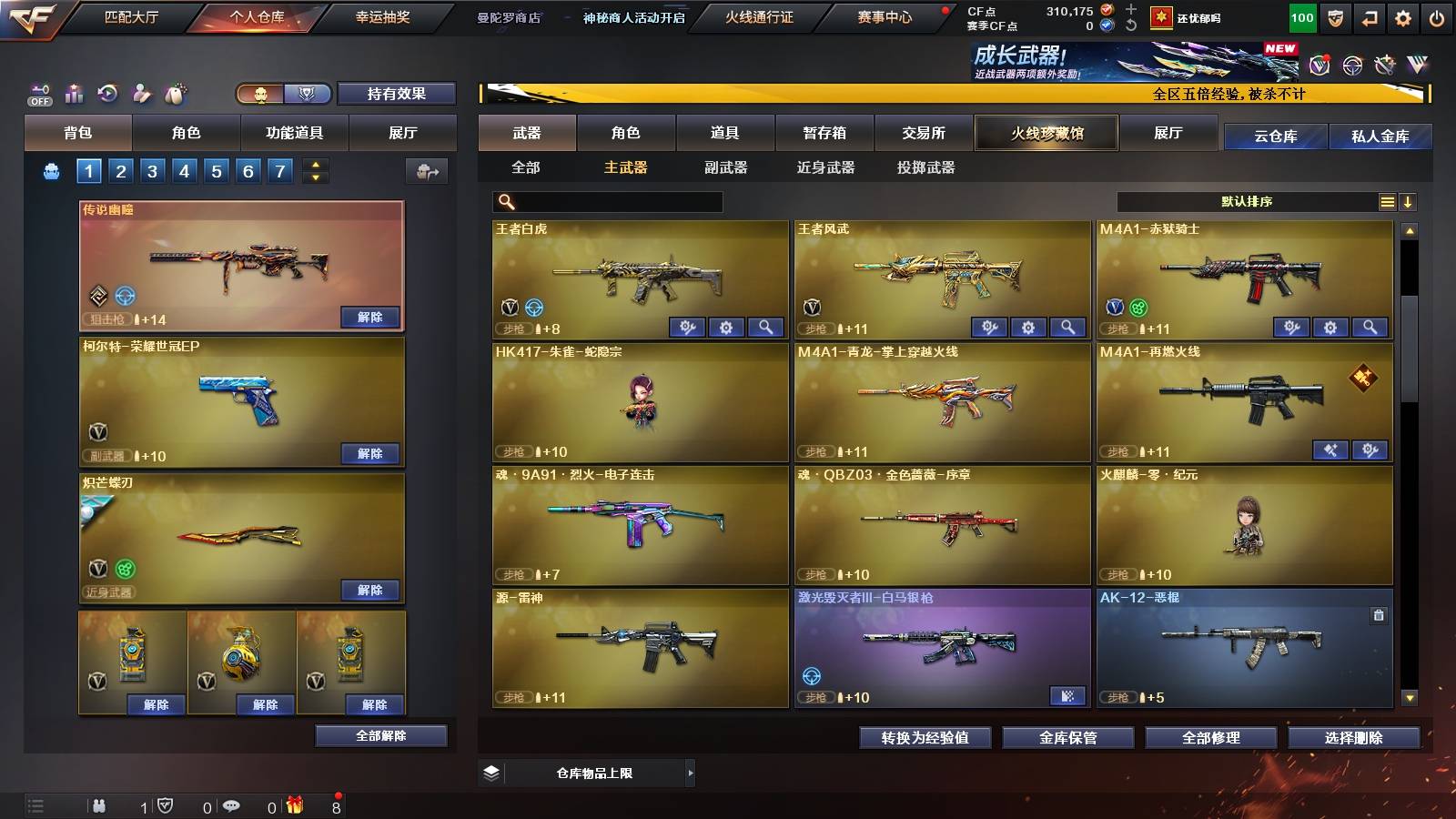
Task: Open the gear settings icon on M4A1-赤狱骑士 card
Action: click(1329, 326)
